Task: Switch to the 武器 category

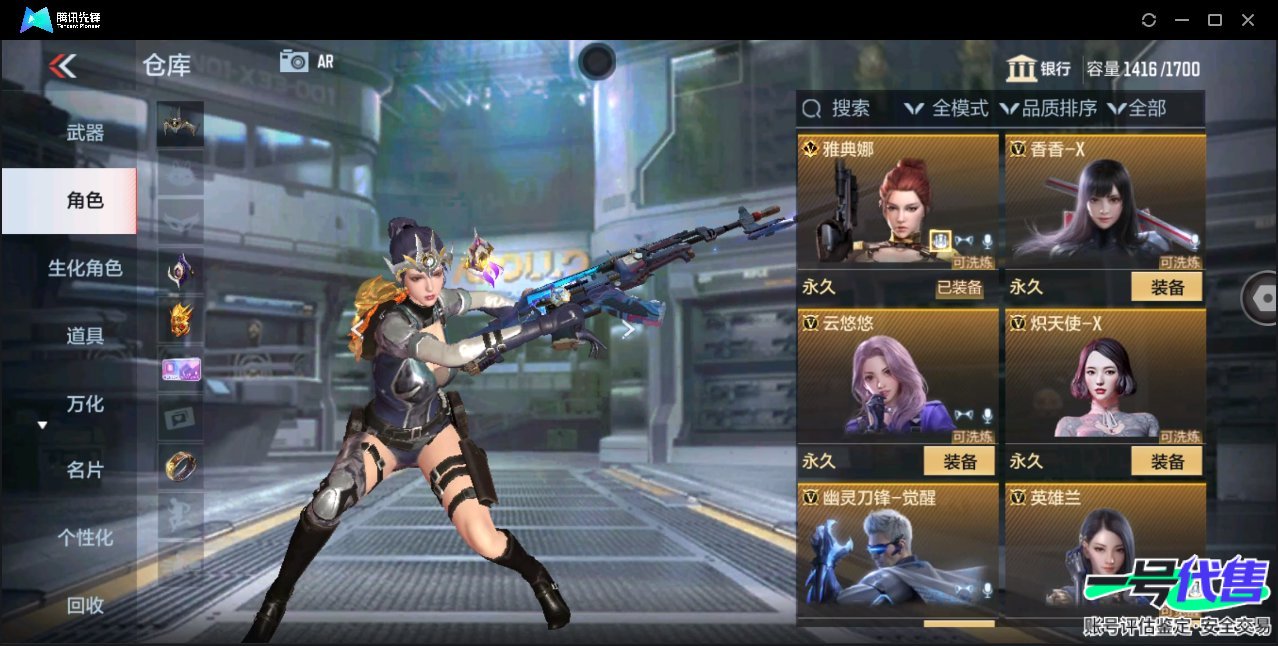Action: coord(85,132)
